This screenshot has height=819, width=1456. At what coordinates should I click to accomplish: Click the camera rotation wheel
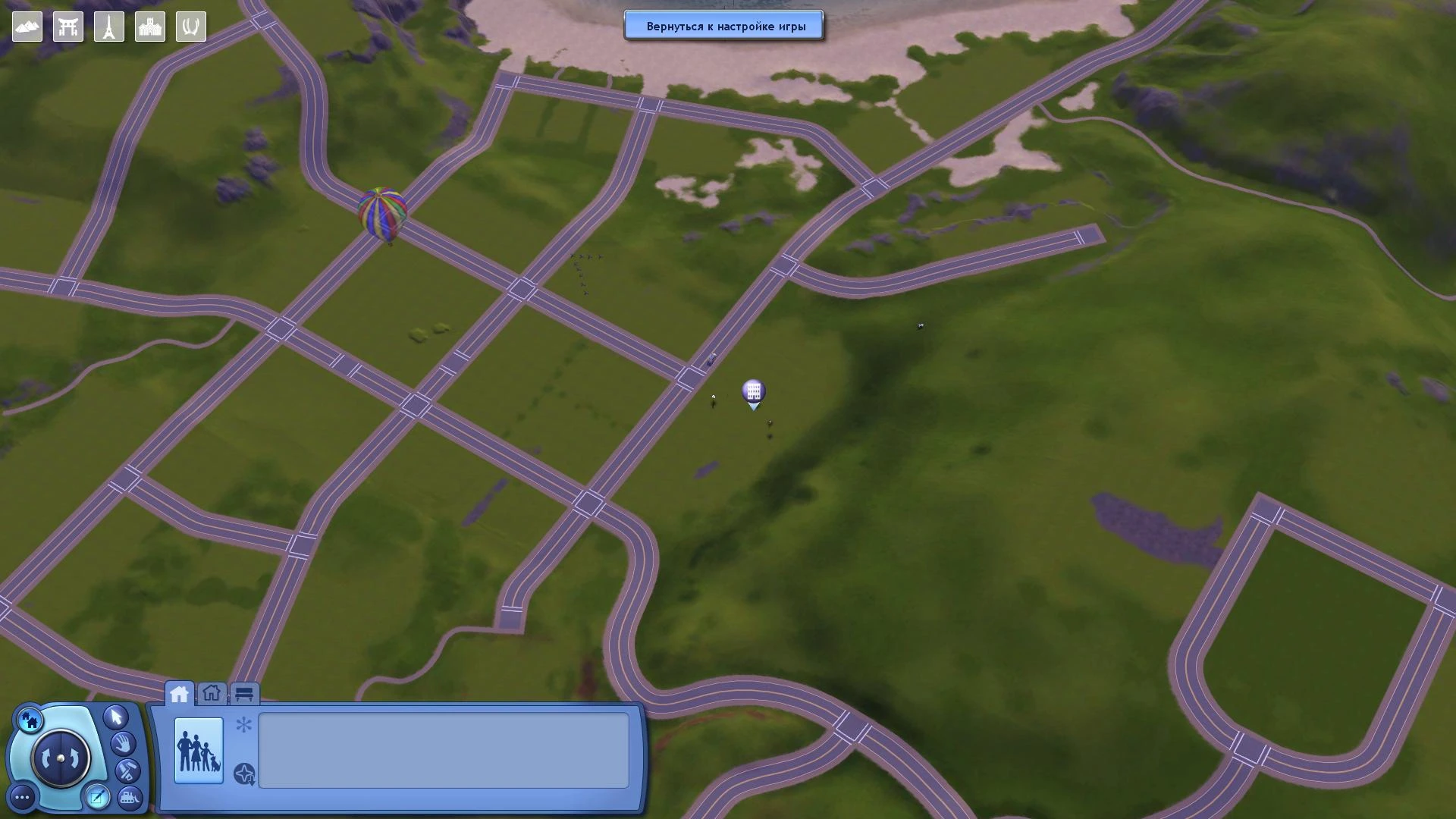pos(60,756)
